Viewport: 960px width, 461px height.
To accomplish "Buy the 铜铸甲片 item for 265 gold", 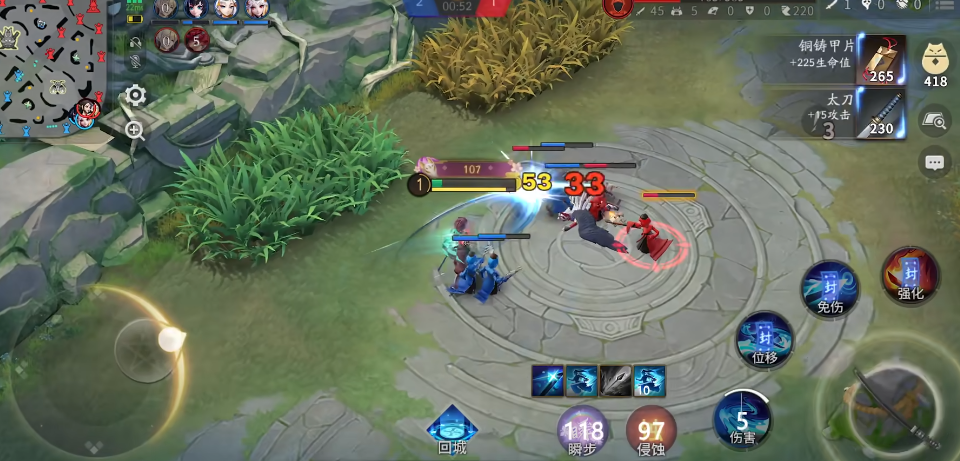I will [x=880, y=60].
